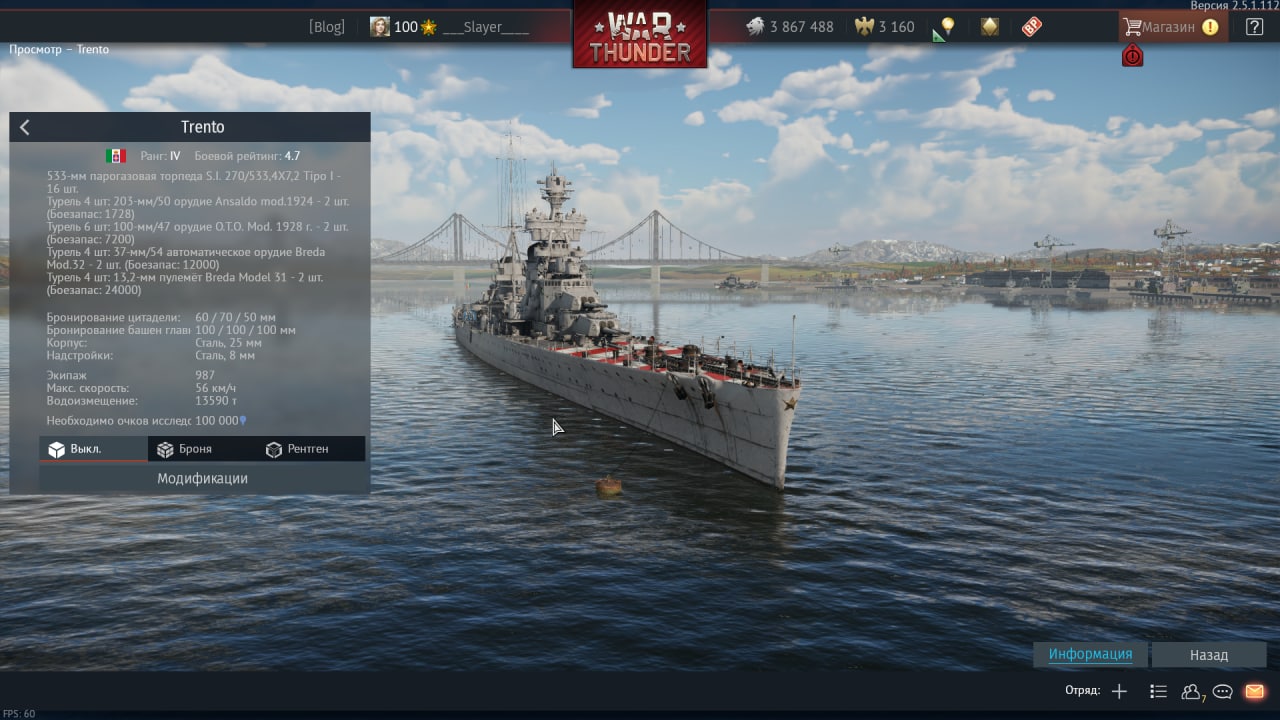Switch to the Броня armor view
The width and height of the screenshot is (1280, 720).
pos(185,449)
